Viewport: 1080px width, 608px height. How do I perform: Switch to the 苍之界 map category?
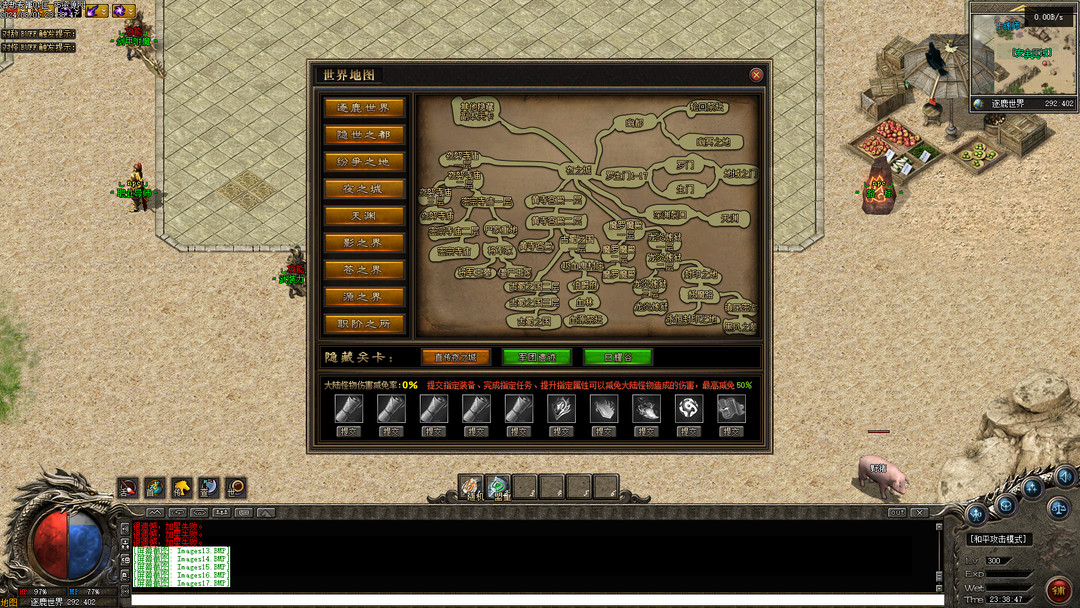(x=364, y=270)
